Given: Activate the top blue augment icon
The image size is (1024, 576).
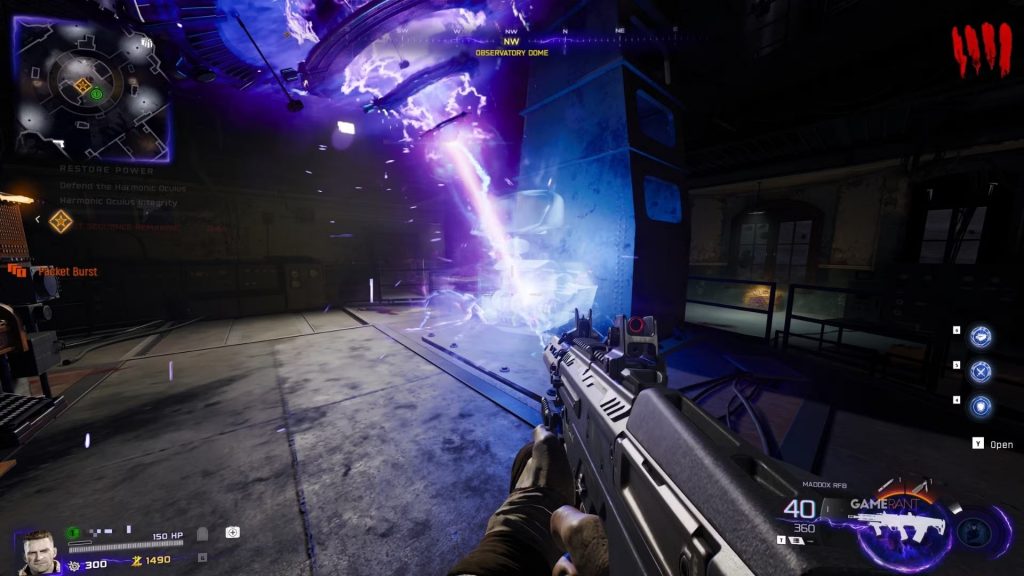Looking at the screenshot, I should coord(981,337).
